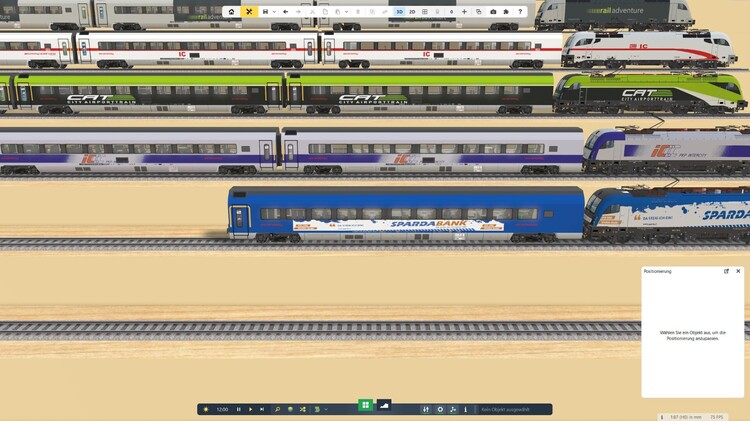This screenshot has height=421, width=750.
Task: Close the Positionierung panel
Action: (x=738, y=271)
